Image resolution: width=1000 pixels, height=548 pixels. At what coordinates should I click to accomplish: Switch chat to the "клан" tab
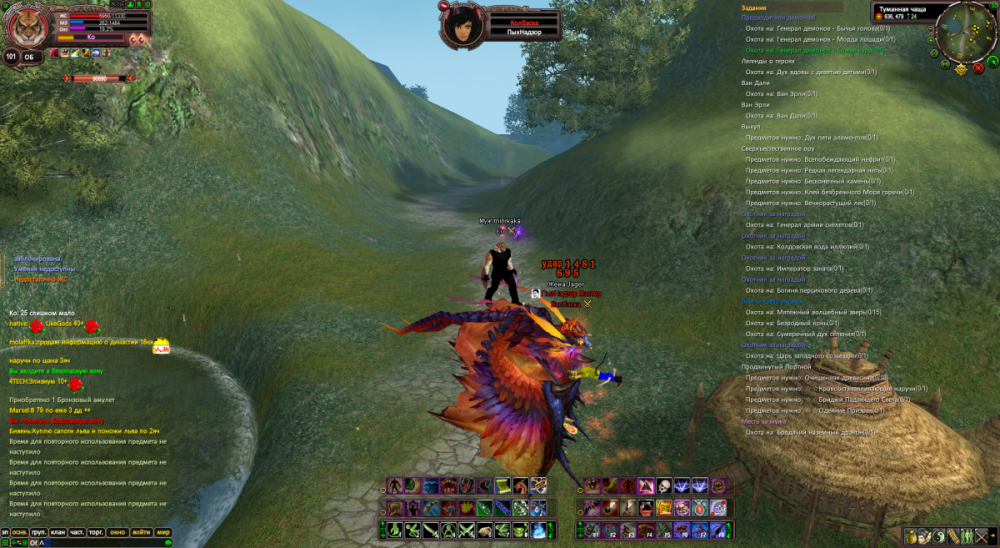point(58,532)
